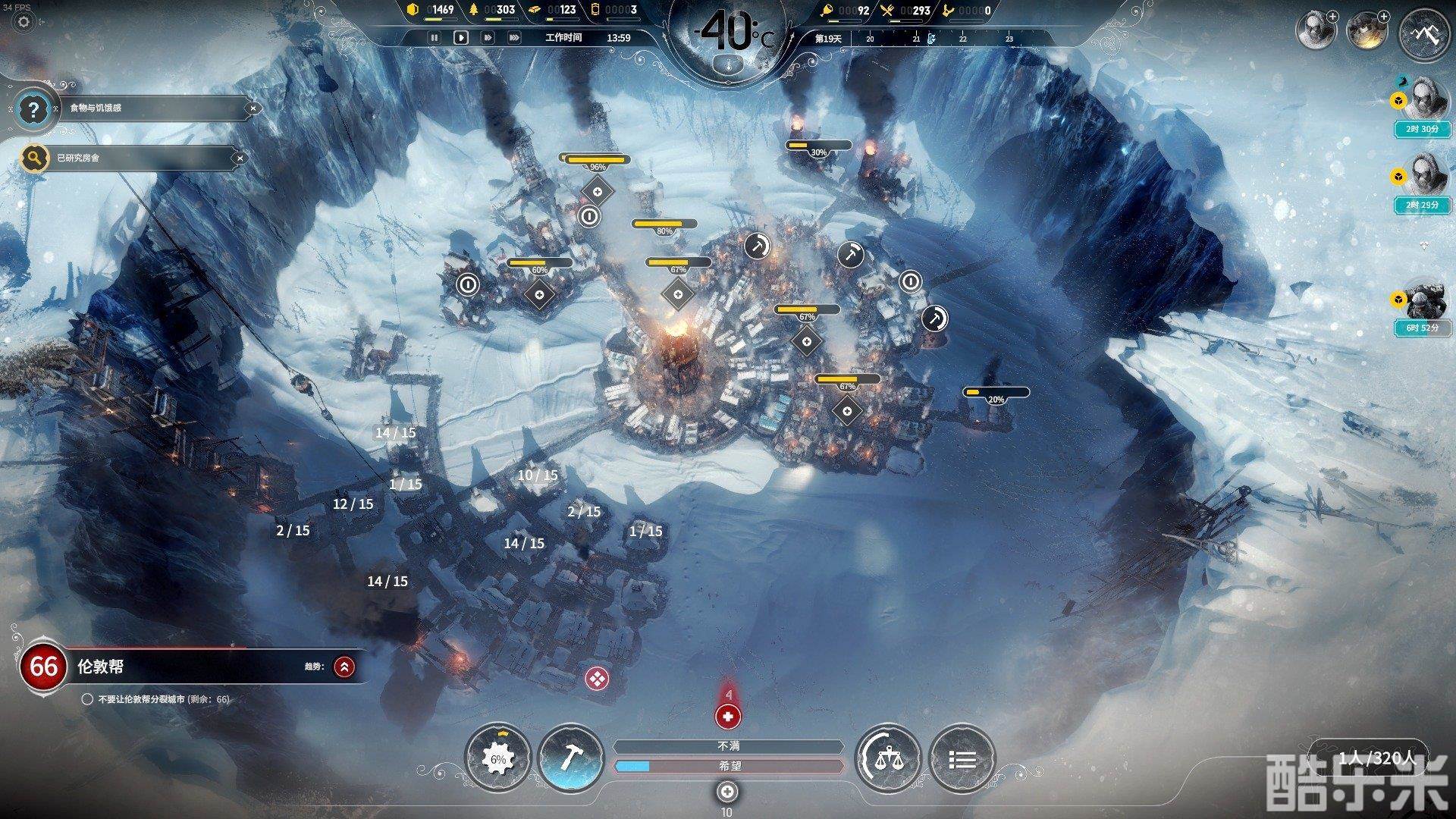Switch to fast-forward speed

[488, 37]
